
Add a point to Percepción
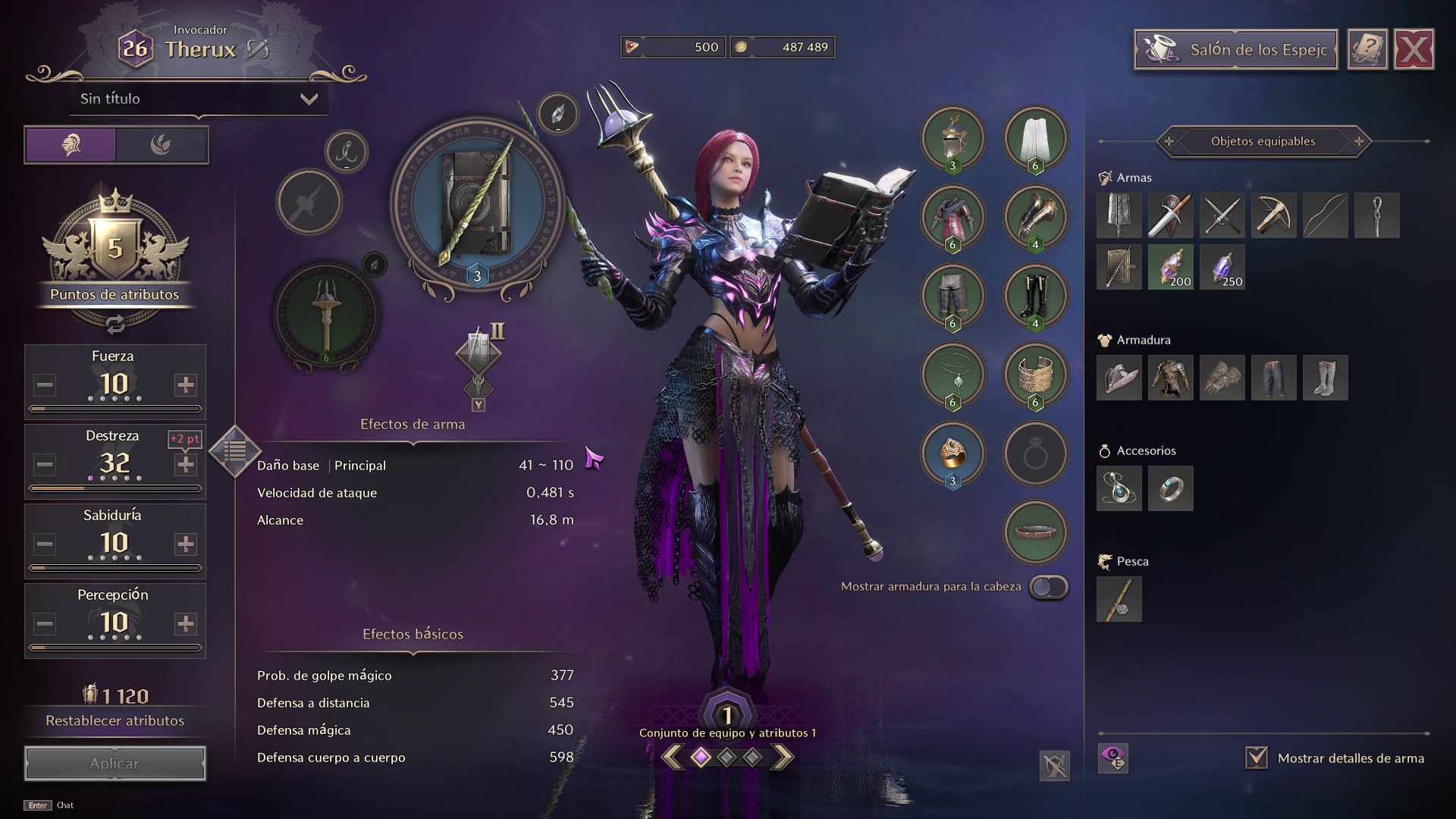[185, 624]
